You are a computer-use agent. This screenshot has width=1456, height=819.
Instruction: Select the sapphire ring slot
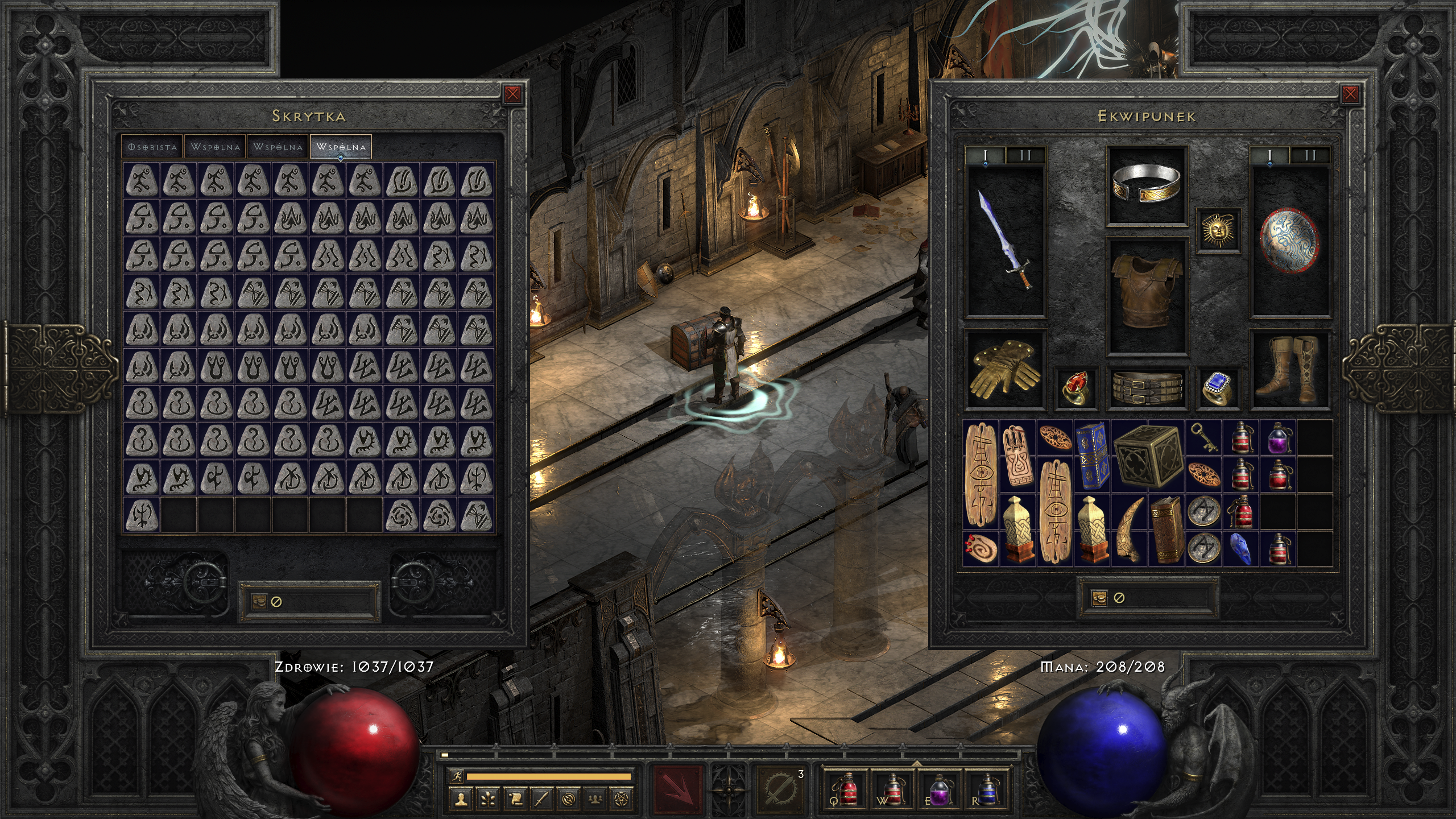(x=1218, y=388)
